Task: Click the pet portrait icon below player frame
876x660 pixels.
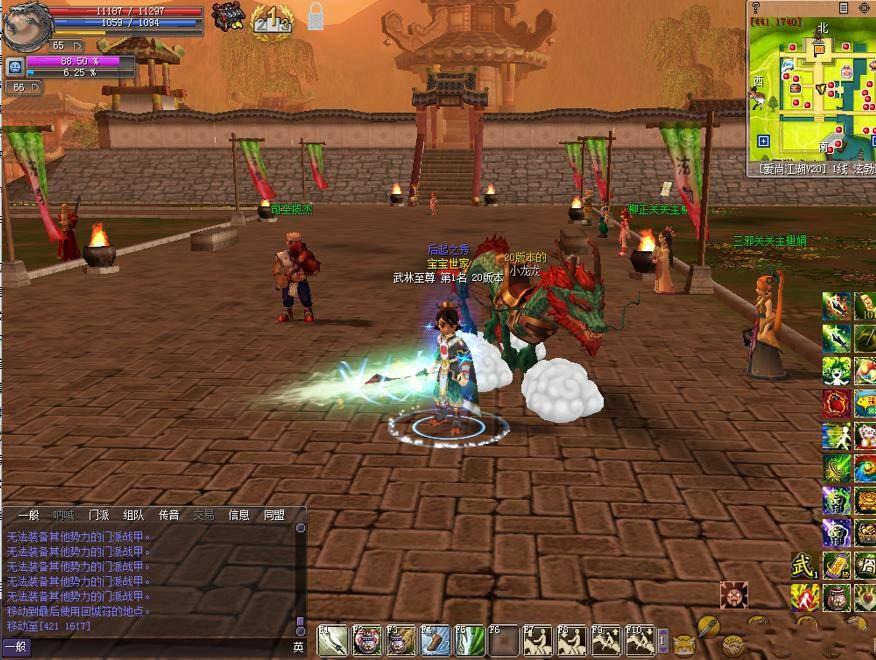Action: [x=15, y=67]
